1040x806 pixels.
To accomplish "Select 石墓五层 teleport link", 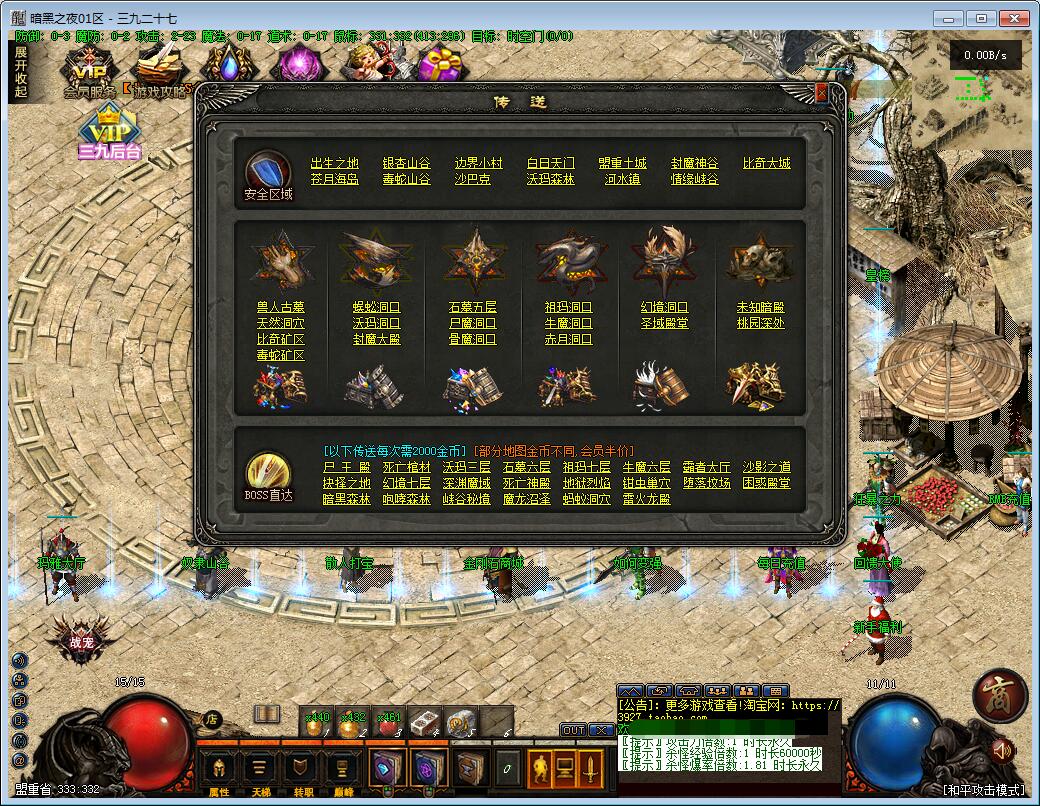I will [472, 307].
